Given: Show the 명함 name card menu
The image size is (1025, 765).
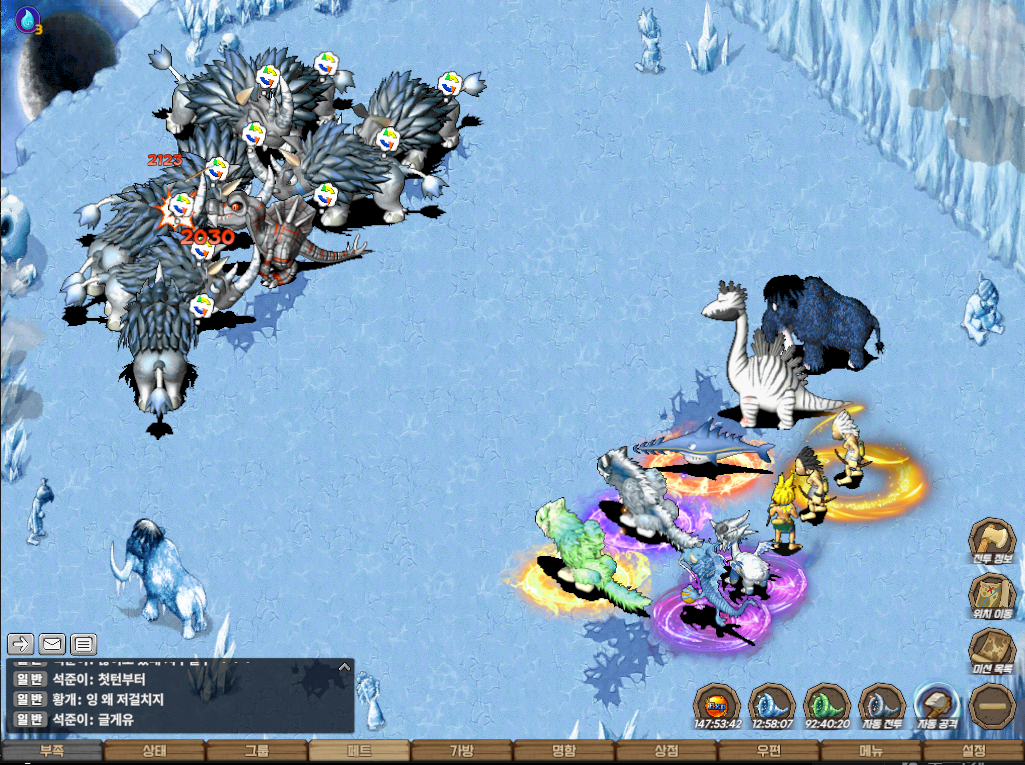Looking at the screenshot, I should [x=563, y=752].
